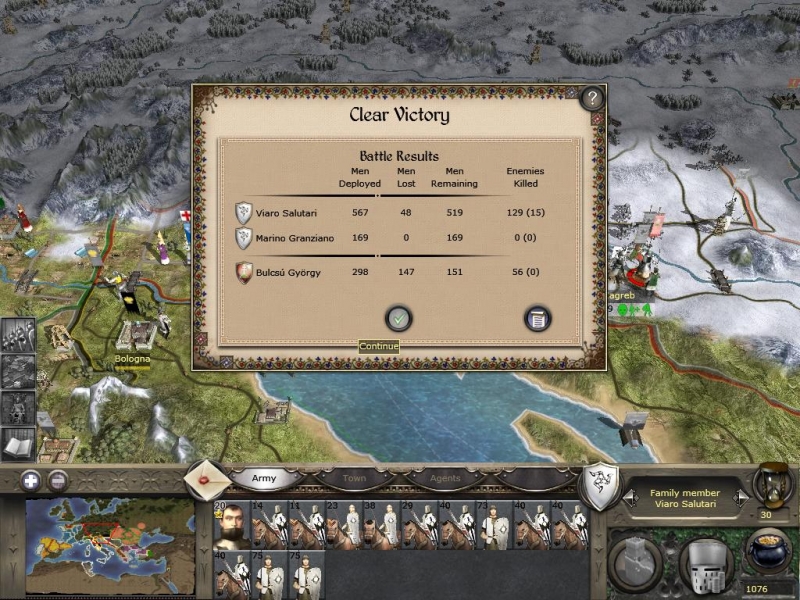Viewport: 800px width, 600px height.
Task: Open the recruitment knight helmet button
Action: click(x=707, y=562)
